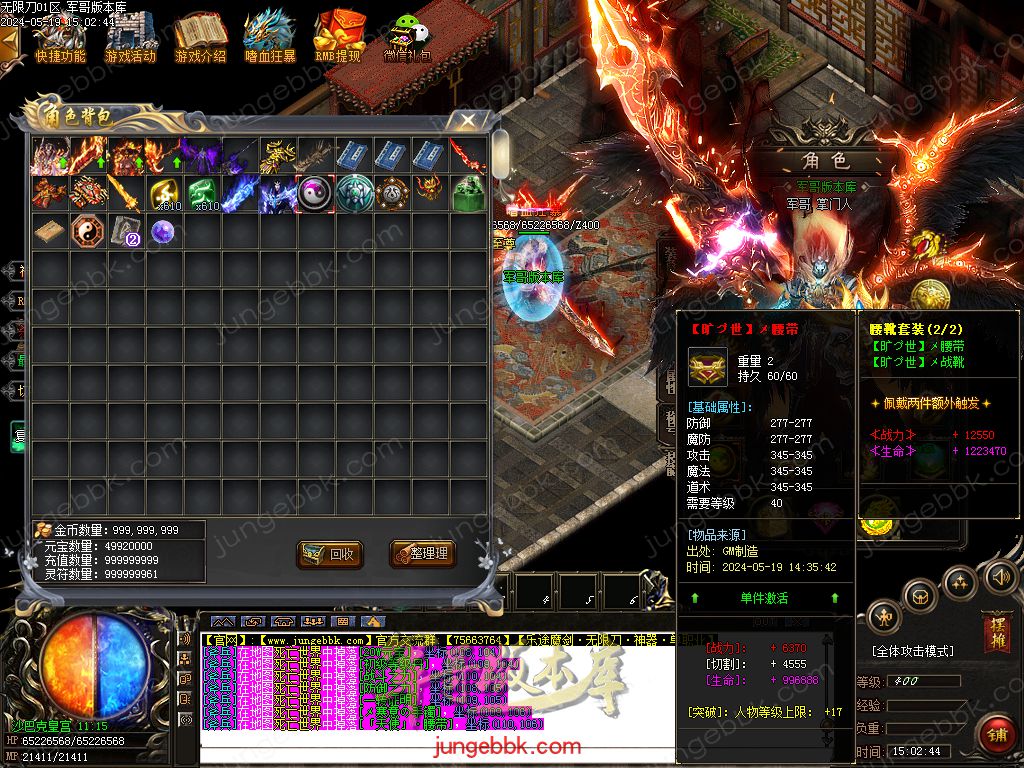Activate the 嗜血狂暴 dragon icon
This screenshot has height=768, width=1024.
click(x=270, y=37)
